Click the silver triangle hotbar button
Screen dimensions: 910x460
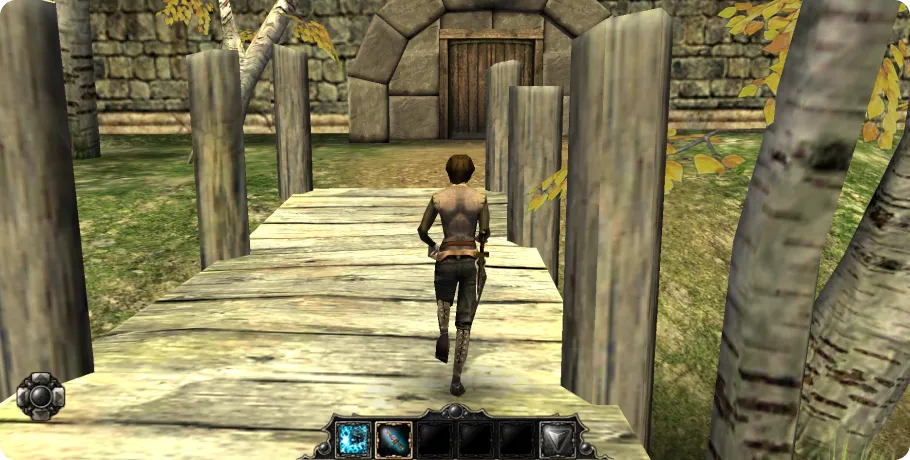click(556, 439)
